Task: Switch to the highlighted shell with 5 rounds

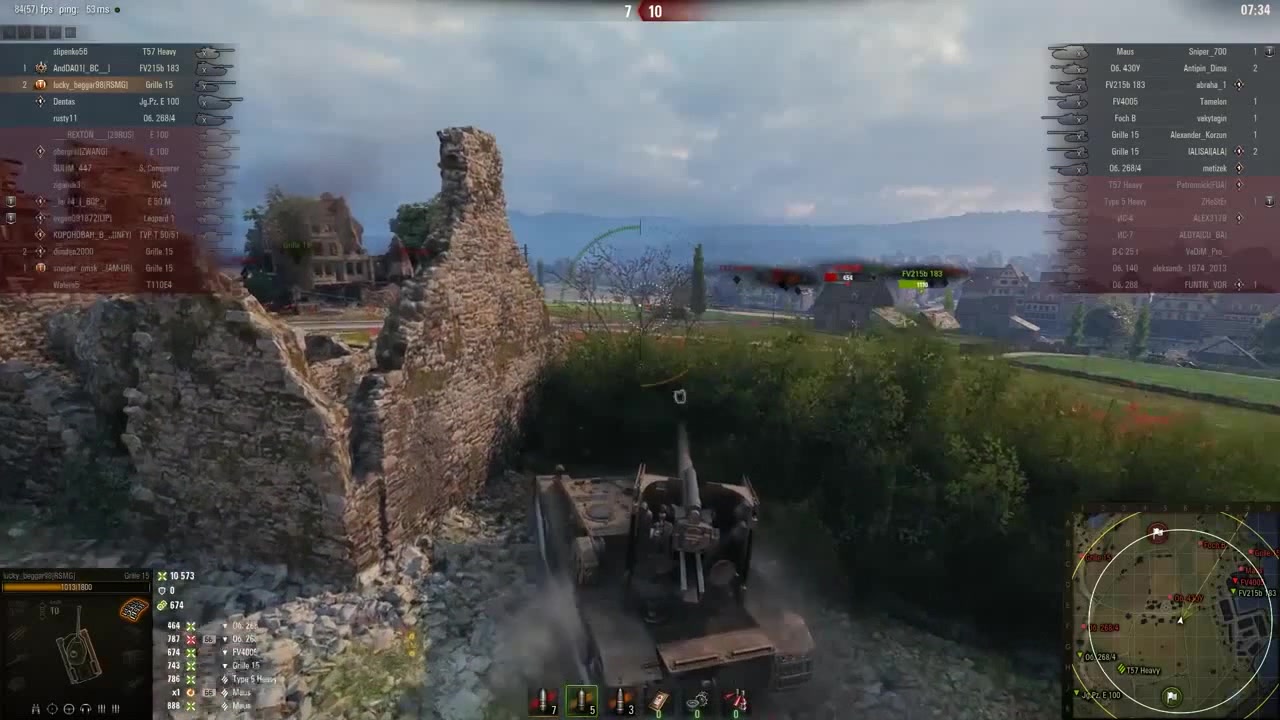Action: click(x=581, y=701)
